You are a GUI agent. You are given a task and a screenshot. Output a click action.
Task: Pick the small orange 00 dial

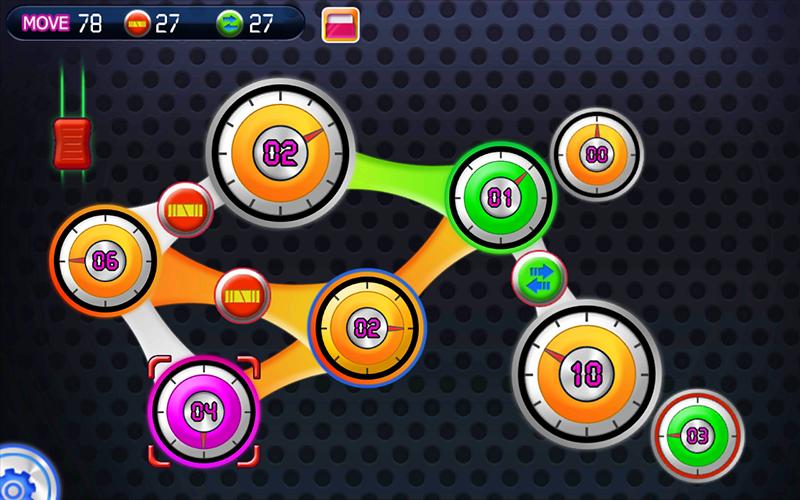(597, 154)
